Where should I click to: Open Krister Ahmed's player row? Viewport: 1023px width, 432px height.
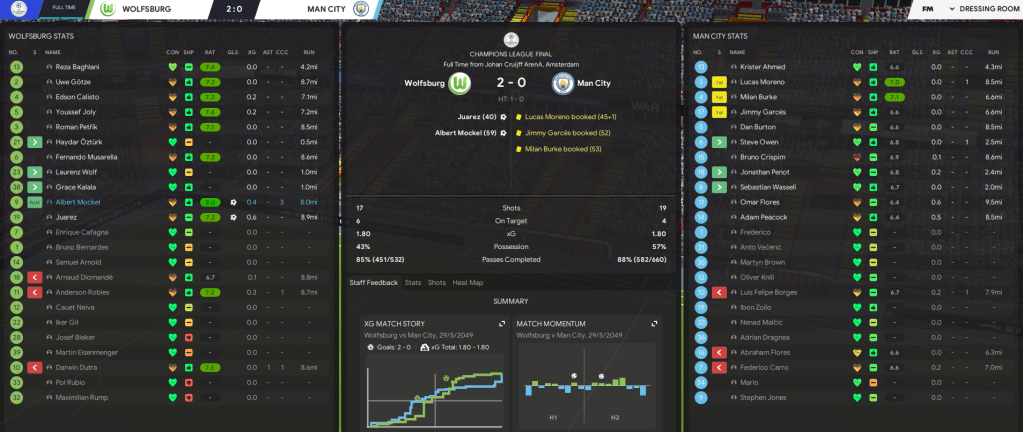coord(761,67)
